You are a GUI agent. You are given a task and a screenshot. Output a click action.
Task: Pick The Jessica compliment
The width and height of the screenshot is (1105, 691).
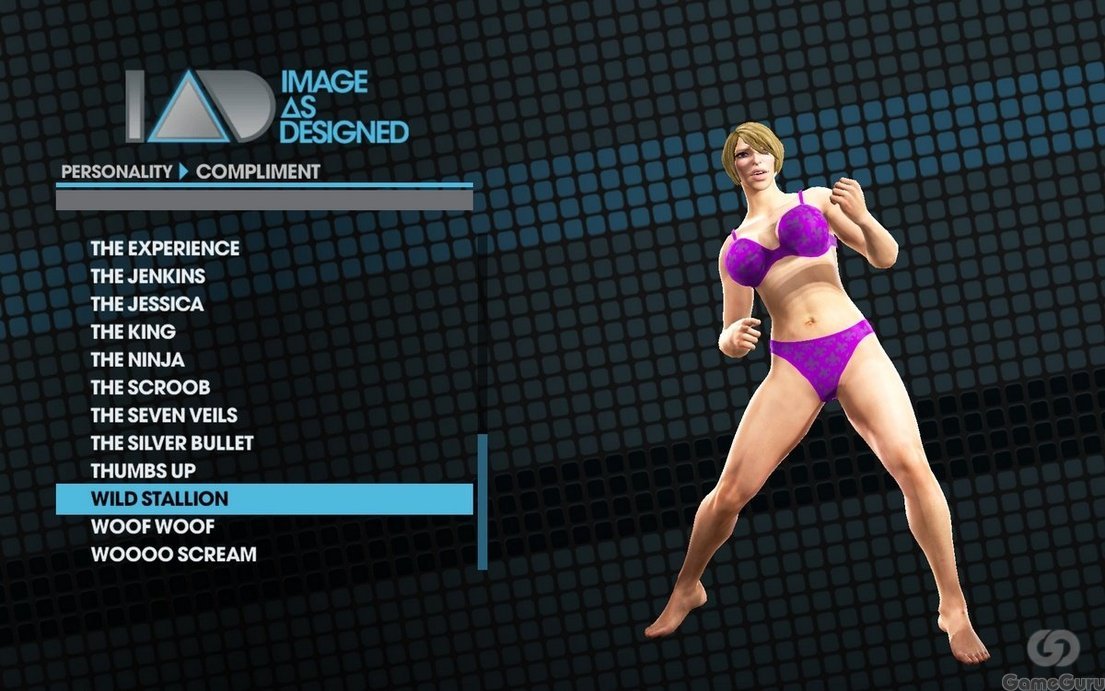(x=147, y=304)
